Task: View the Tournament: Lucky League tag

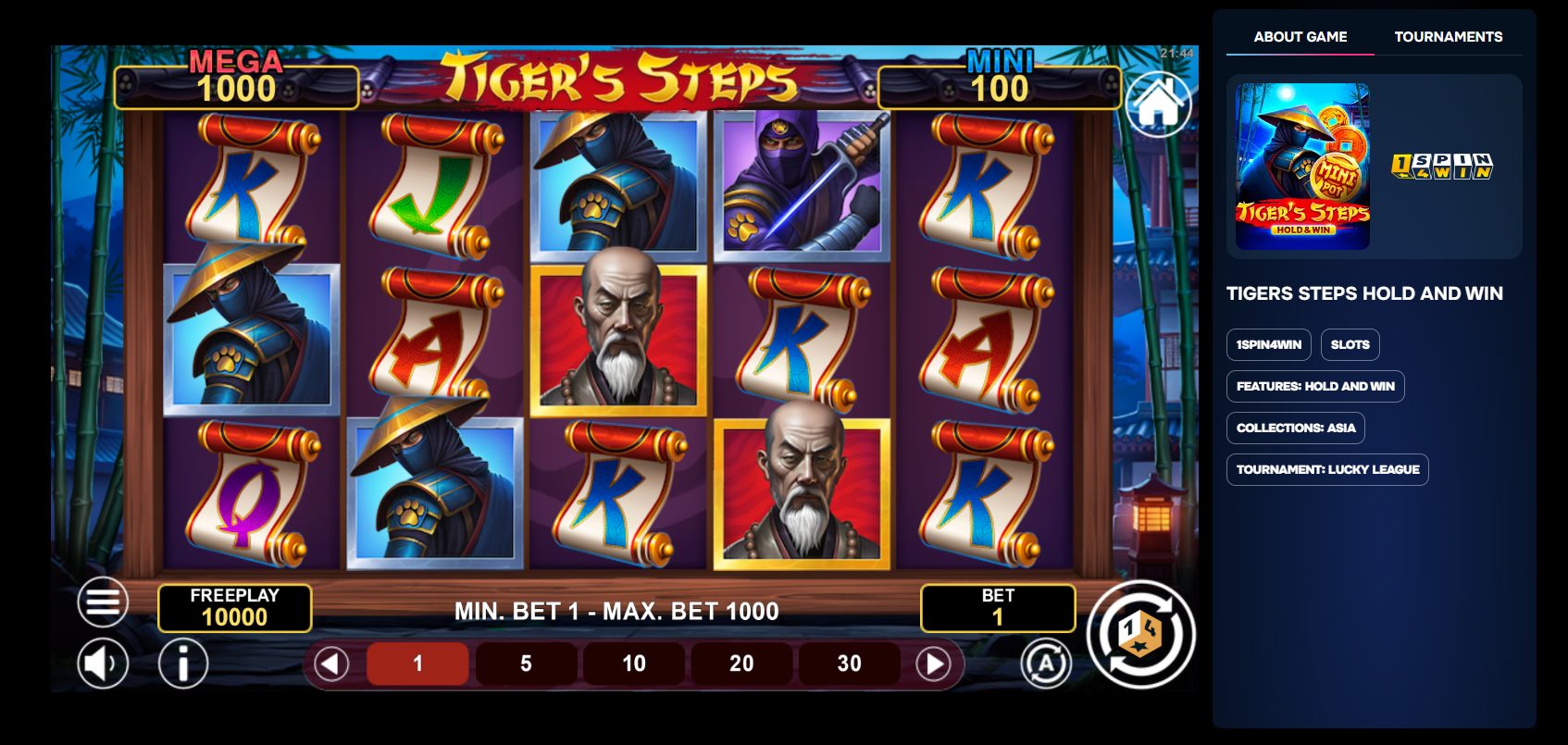Action: (x=1326, y=469)
